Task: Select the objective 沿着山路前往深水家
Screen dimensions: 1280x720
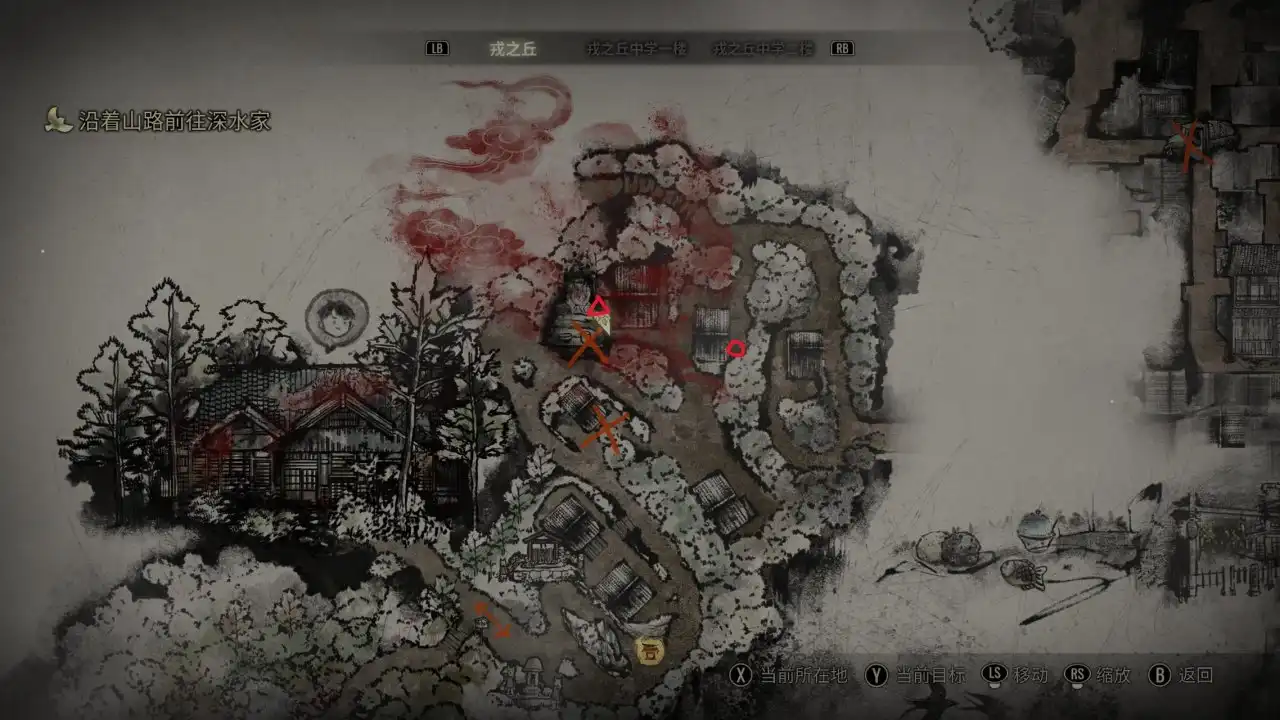Action: [175, 122]
